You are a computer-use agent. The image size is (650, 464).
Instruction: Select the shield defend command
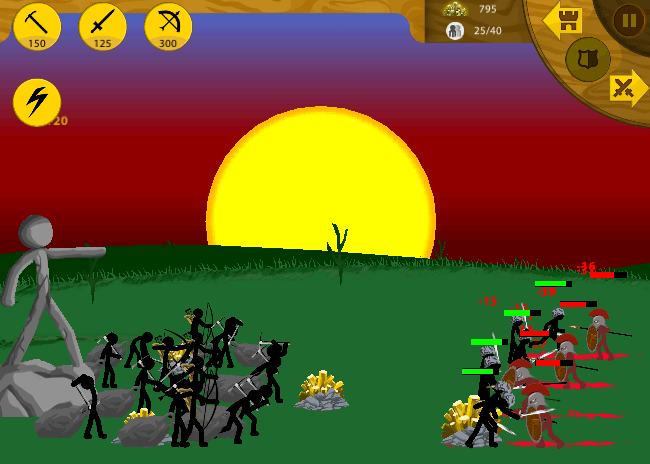tap(588, 59)
